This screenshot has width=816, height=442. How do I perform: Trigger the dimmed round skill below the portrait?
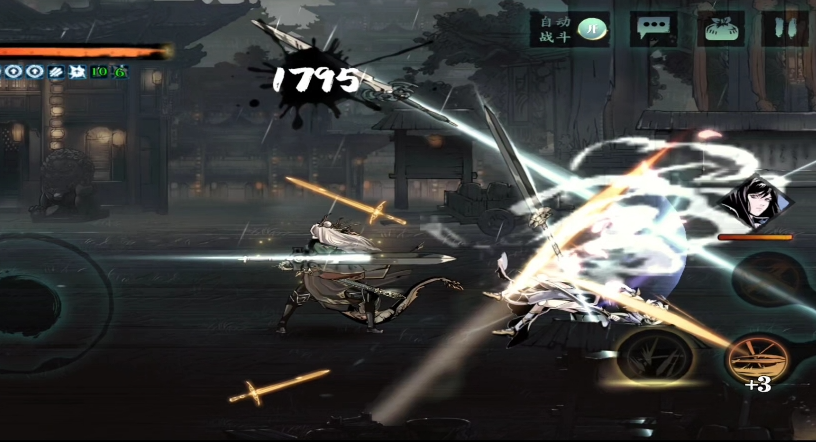[772, 277]
